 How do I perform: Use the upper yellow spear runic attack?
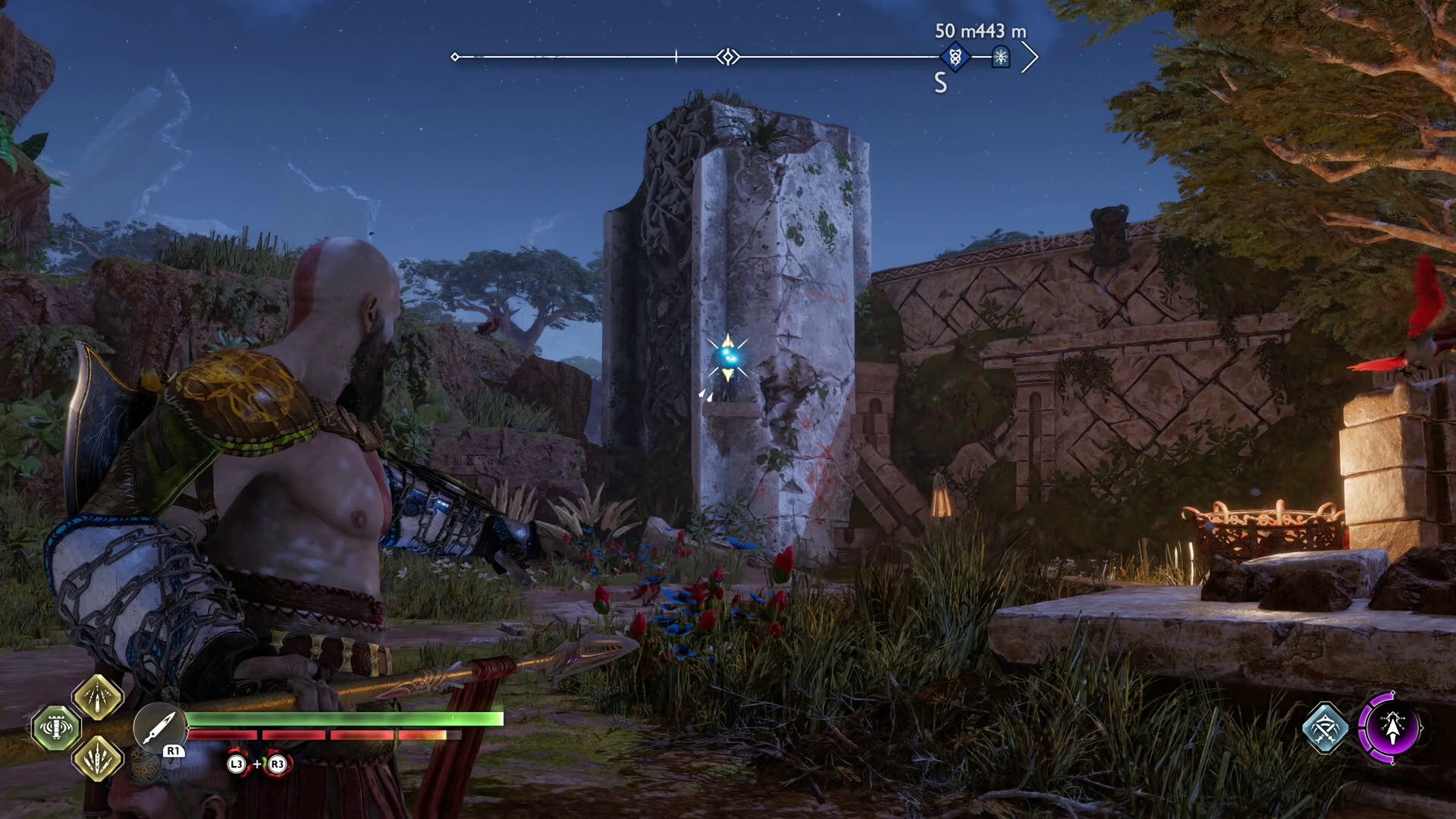[x=98, y=698]
